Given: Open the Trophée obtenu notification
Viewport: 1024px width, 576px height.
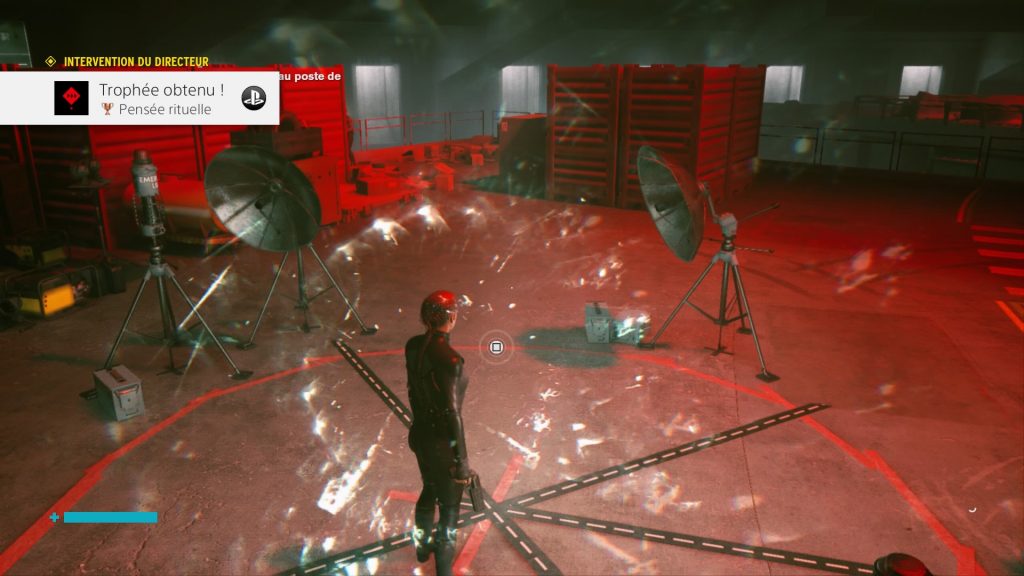Looking at the screenshot, I should (x=160, y=98).
